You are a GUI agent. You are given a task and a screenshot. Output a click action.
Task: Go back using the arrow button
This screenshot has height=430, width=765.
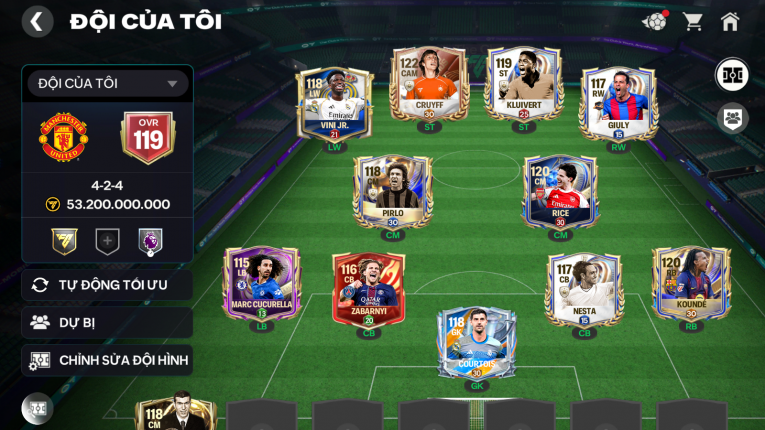[x=37, y=21]
